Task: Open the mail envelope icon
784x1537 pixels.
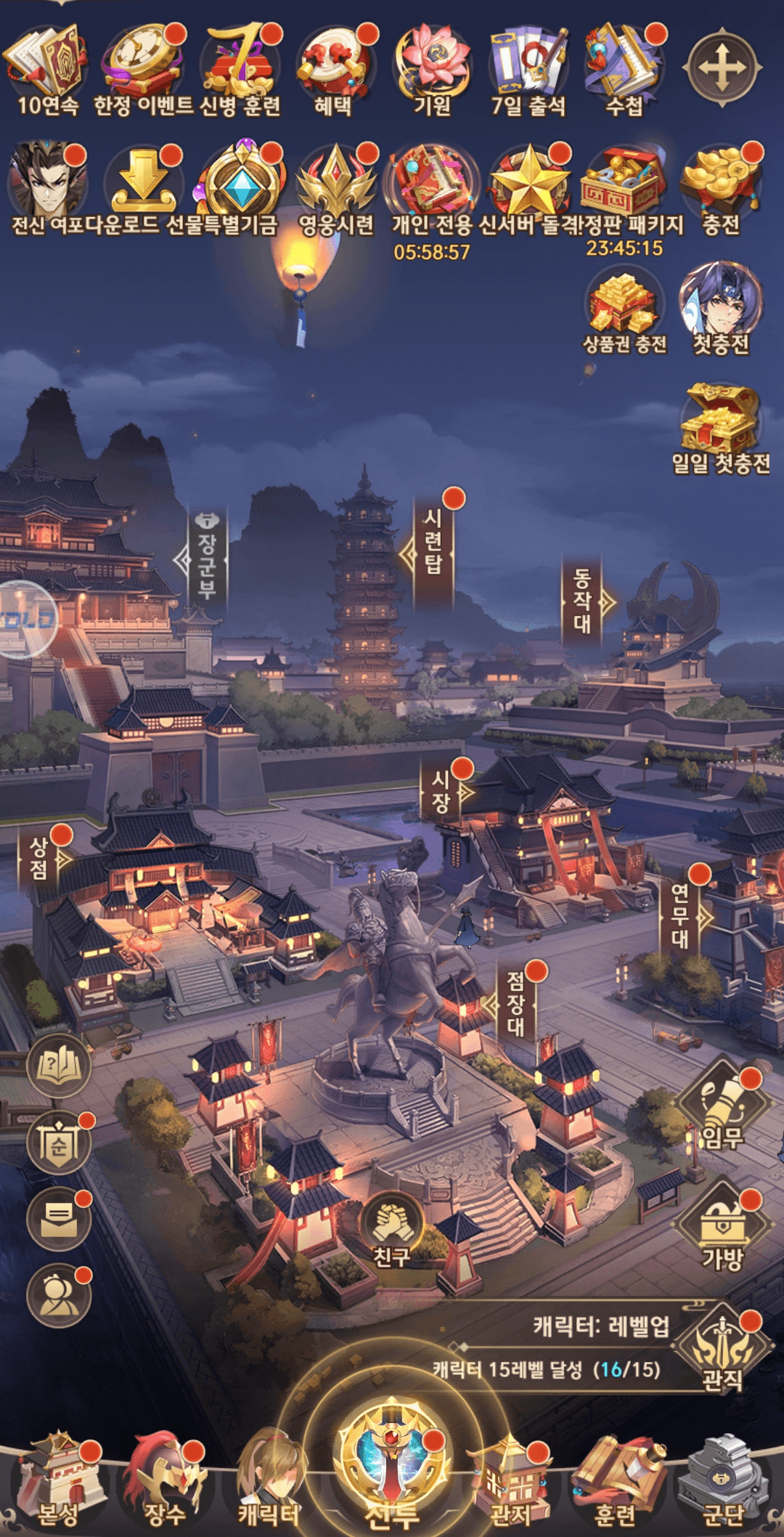Action: tap(59, 1220)
